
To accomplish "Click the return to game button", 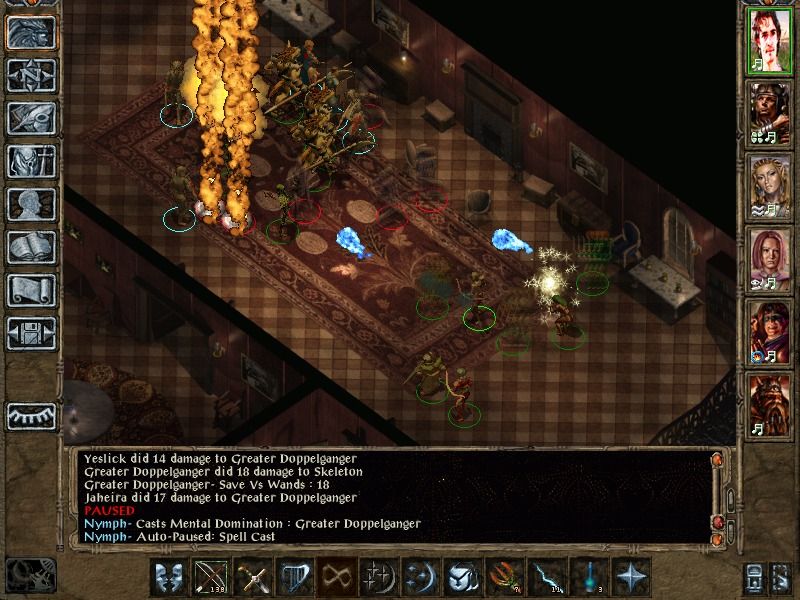I will pyautogui.click(x=31, y=32).
